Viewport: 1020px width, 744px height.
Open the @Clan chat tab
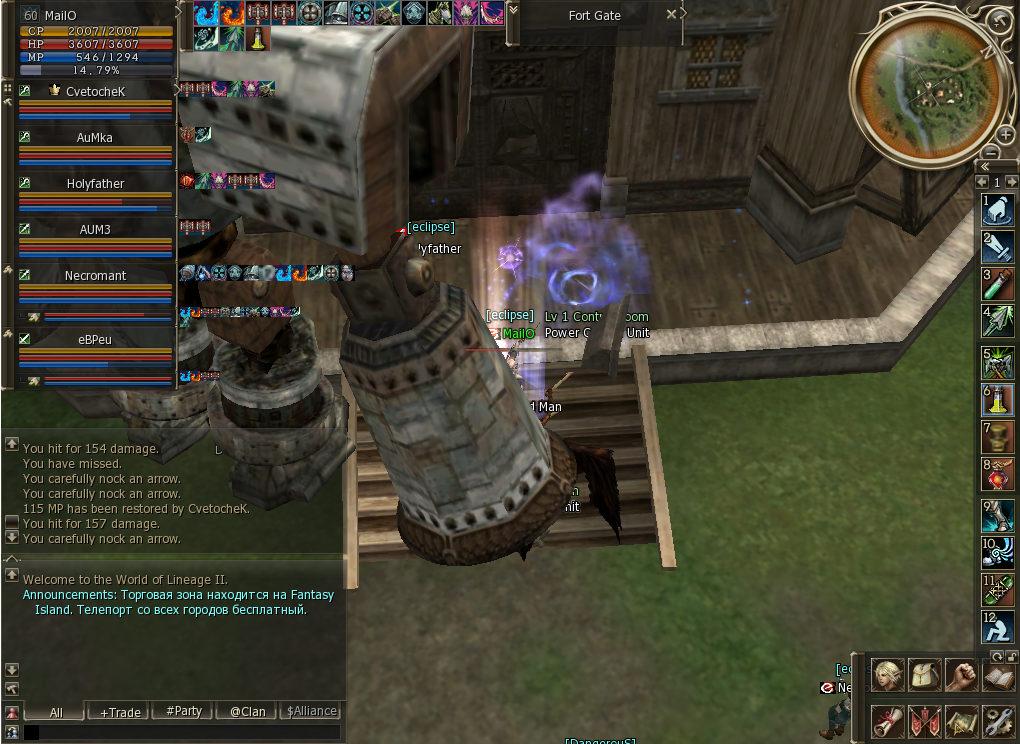(247, 712)
